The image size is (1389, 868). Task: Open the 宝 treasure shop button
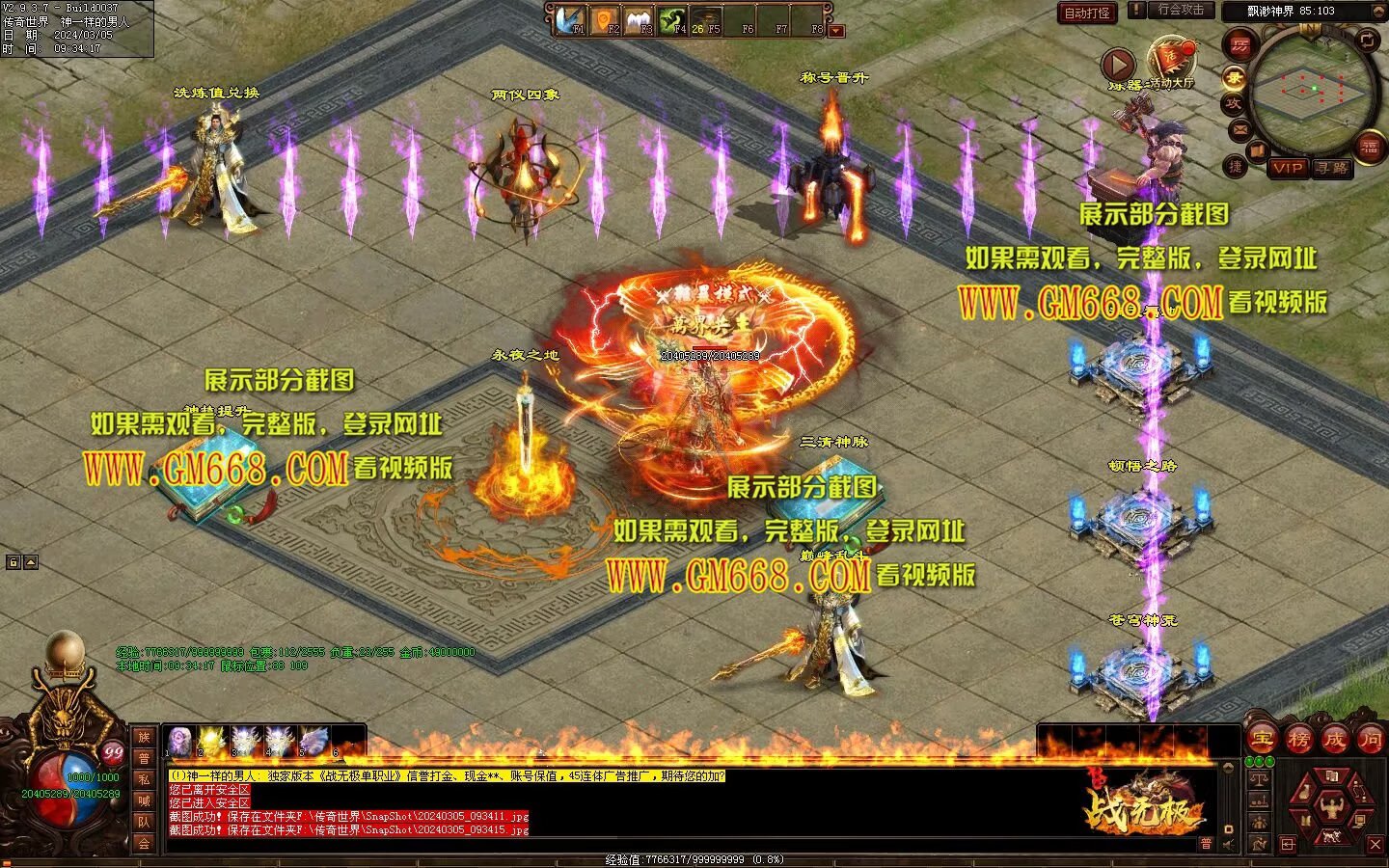click(1262, 740)
